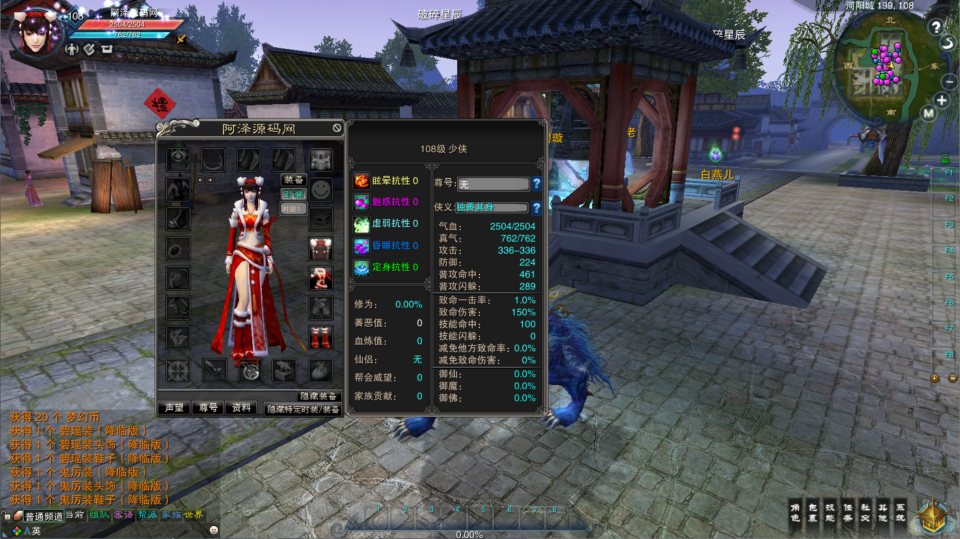The width and height of the screenshot is (960, 539).
Task: Click the 隐藏特定时装/装备 button
Action: tap(302, 409)
